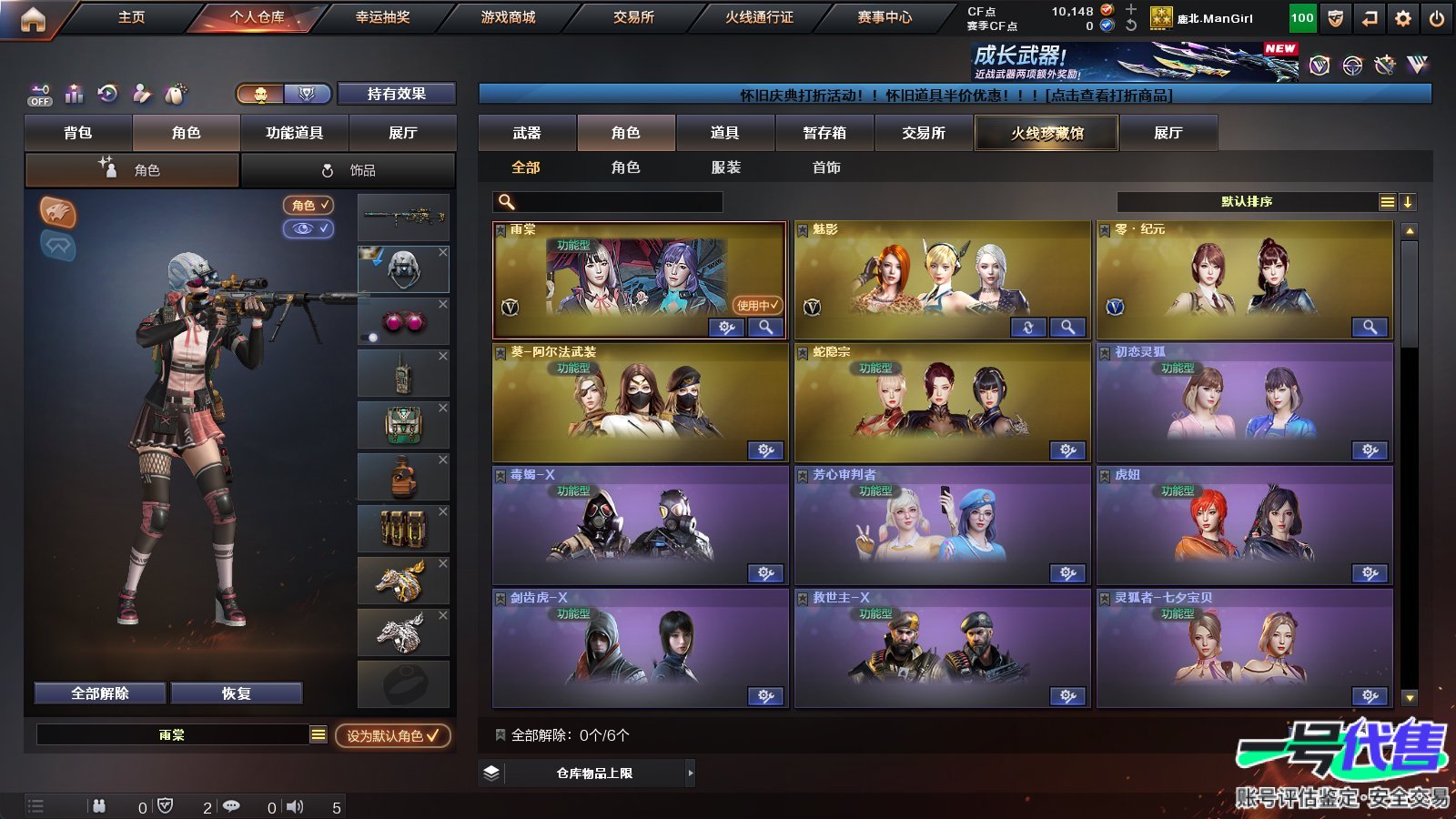The width and height of the screenshot is (1456, 819).
Task: Click the restore/history spin icon
Action: point(107,94)
